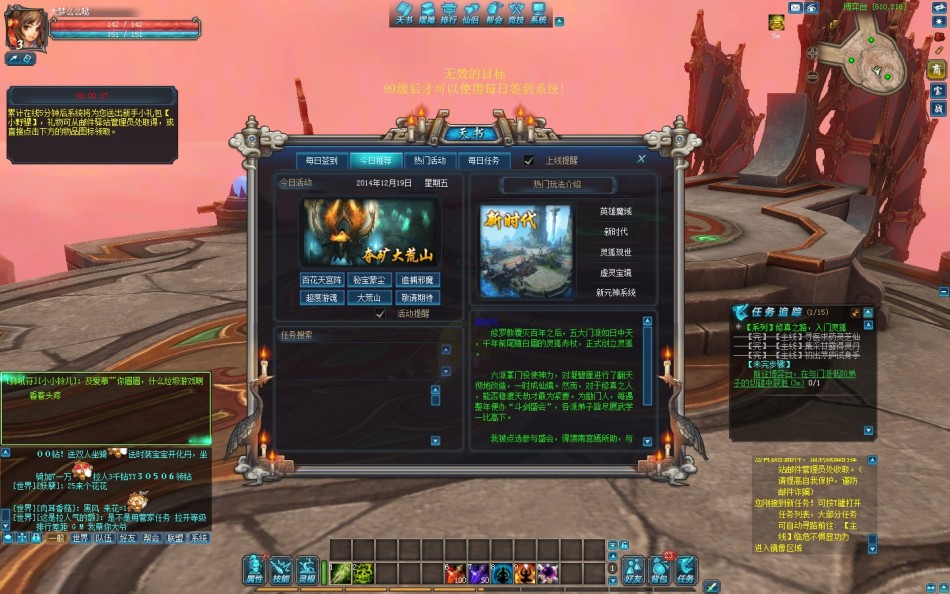Choose the 百花天宫阵 activity button
Screen dimensions: 950x594
coord(322,280)
